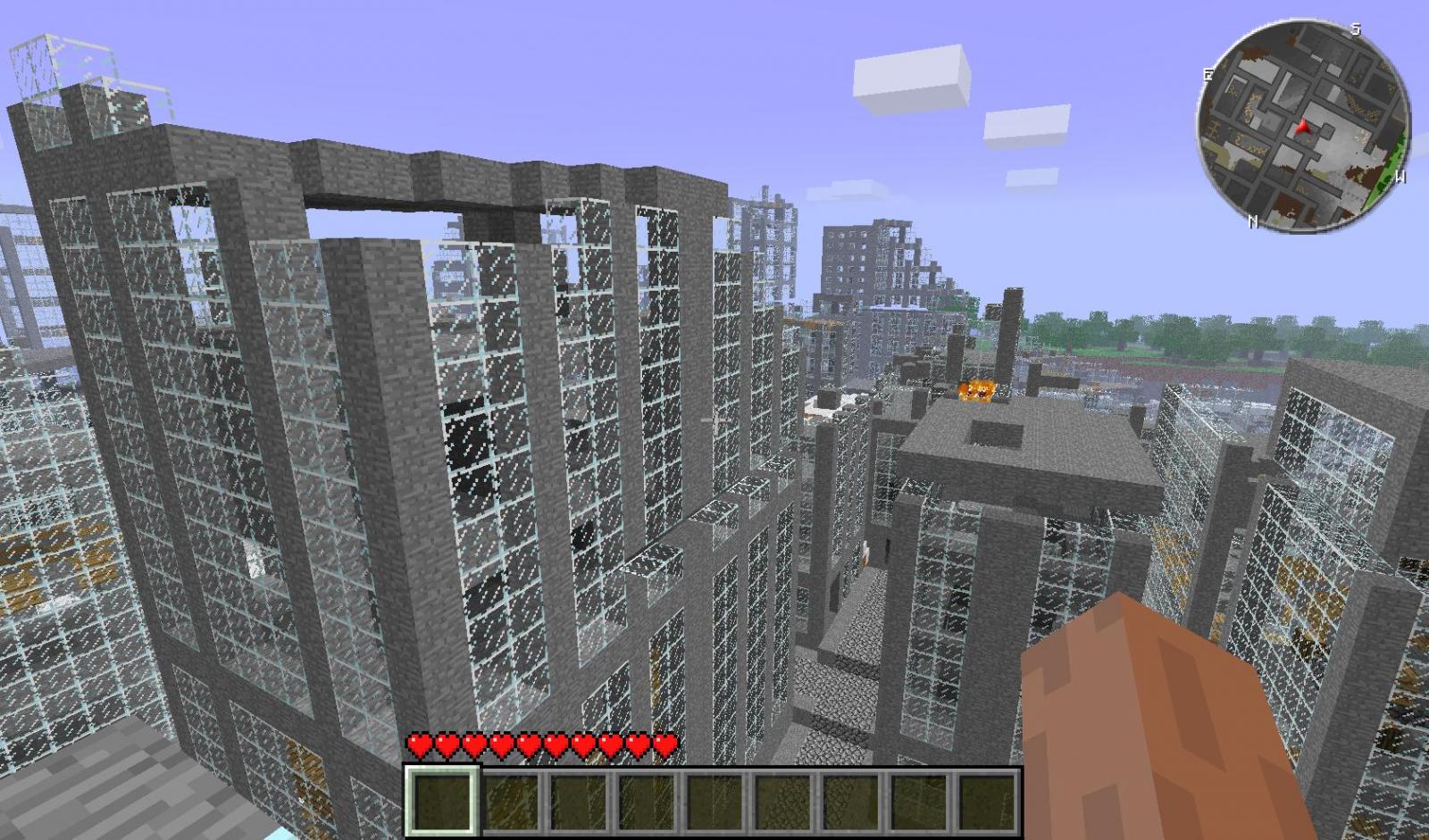1429x840 pixels.
Task: Click the red player arrow on the minimap
Action: [x=1304, y=128]
